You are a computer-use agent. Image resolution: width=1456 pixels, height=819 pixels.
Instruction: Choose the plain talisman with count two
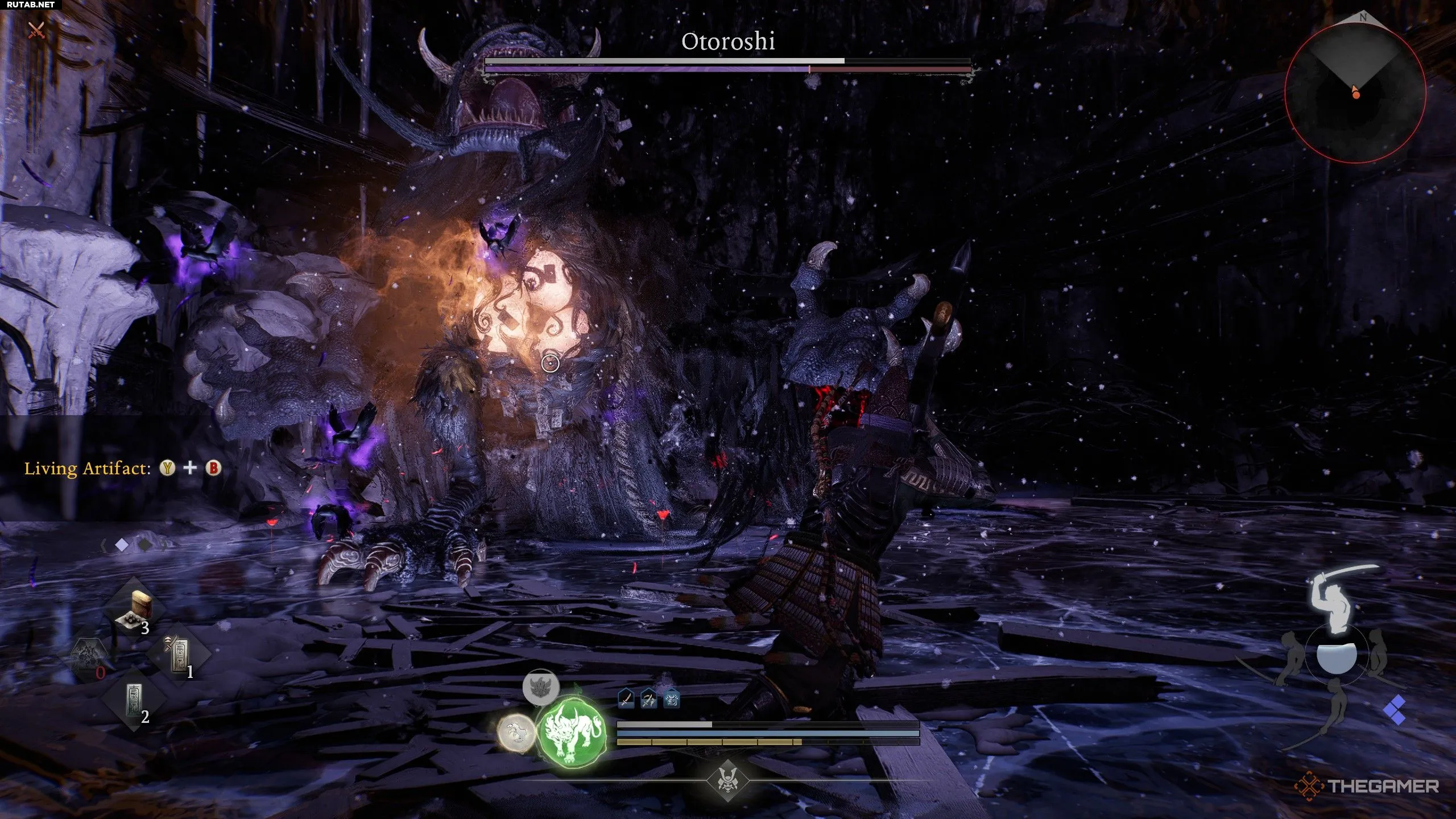point(135,702)
